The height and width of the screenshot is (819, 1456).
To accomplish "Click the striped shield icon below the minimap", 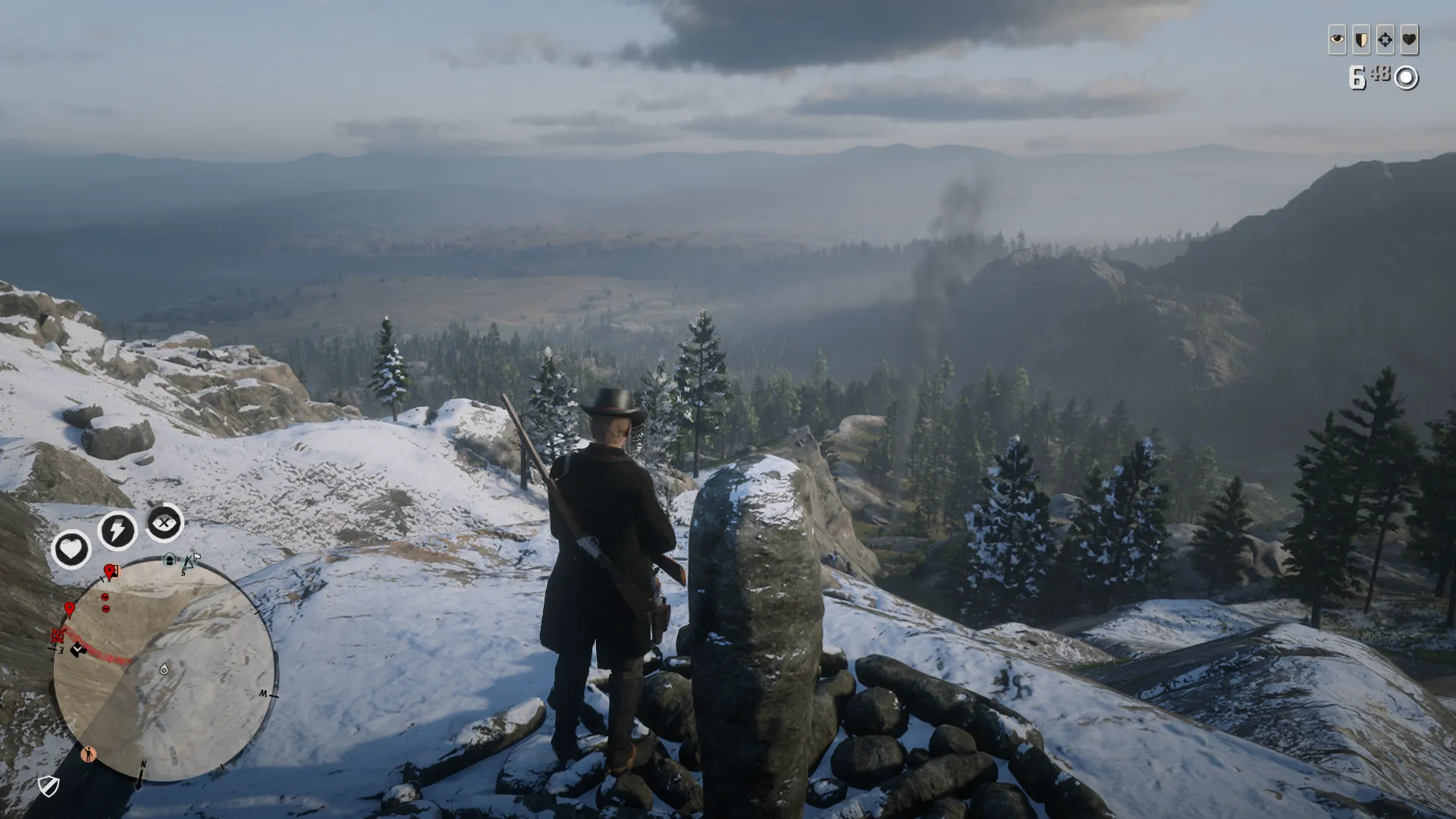I will coord(49,786).
